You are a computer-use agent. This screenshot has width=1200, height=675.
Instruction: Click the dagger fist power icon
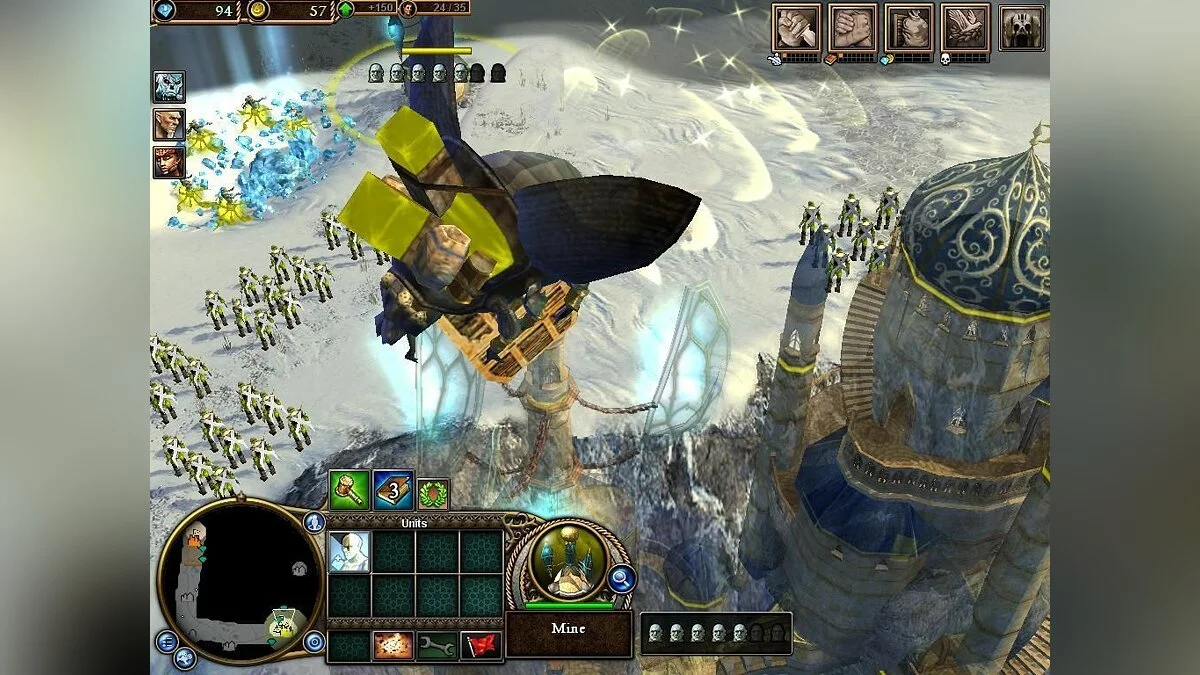[796, 27]
